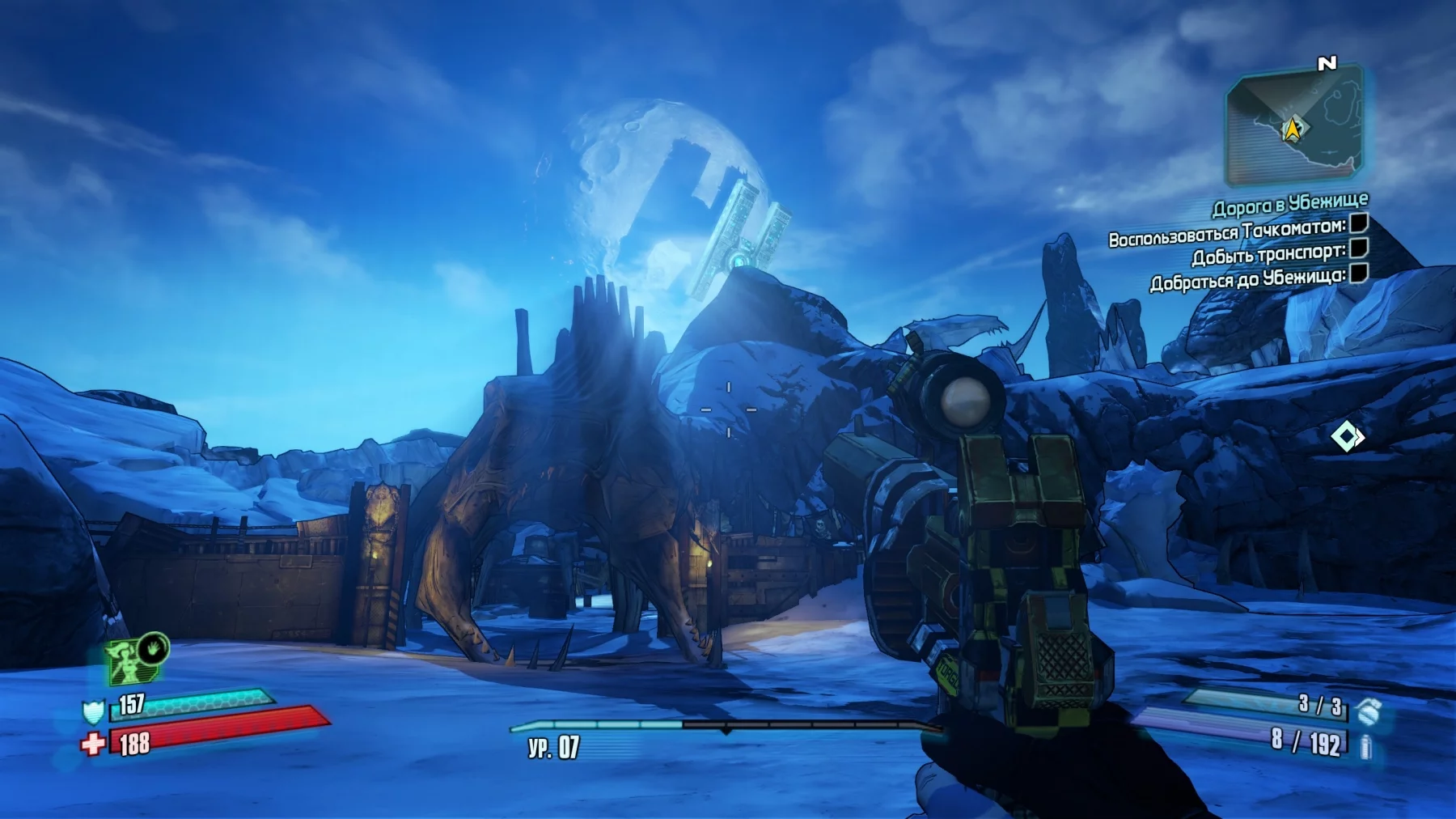
Task: Tick the Добраться до Убежища objective checkbox
Action: 1359,273
